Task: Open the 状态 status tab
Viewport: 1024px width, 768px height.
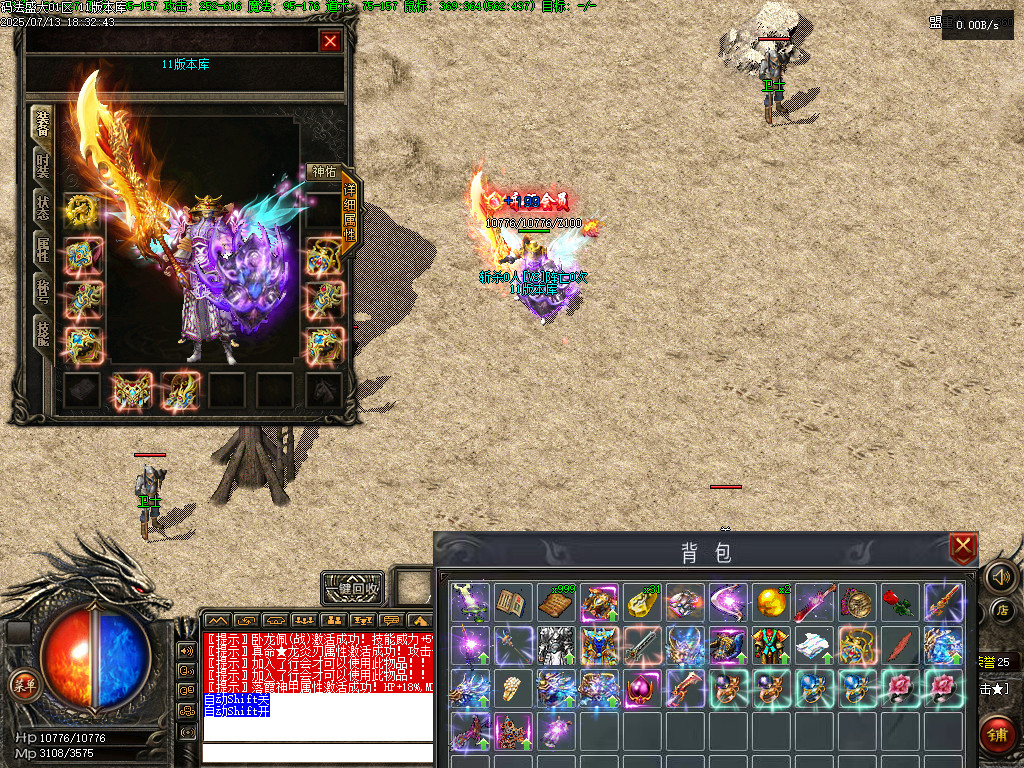Action: (43, 207)
